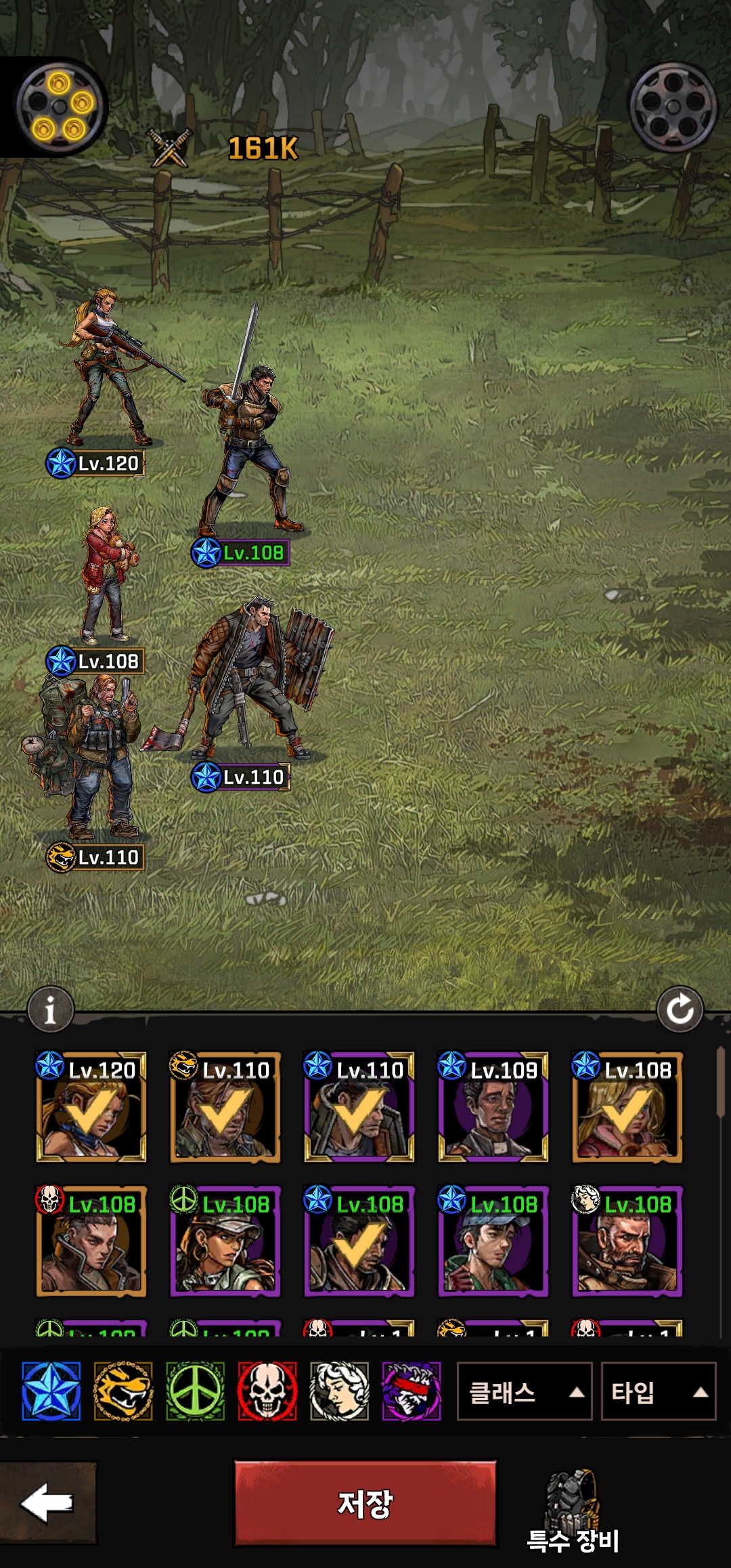The height and width of the screenshot is (1568, 731).
Task: Filter heroes by the blue star faction
Action: pyautogui.click(x=51, y=1391)
